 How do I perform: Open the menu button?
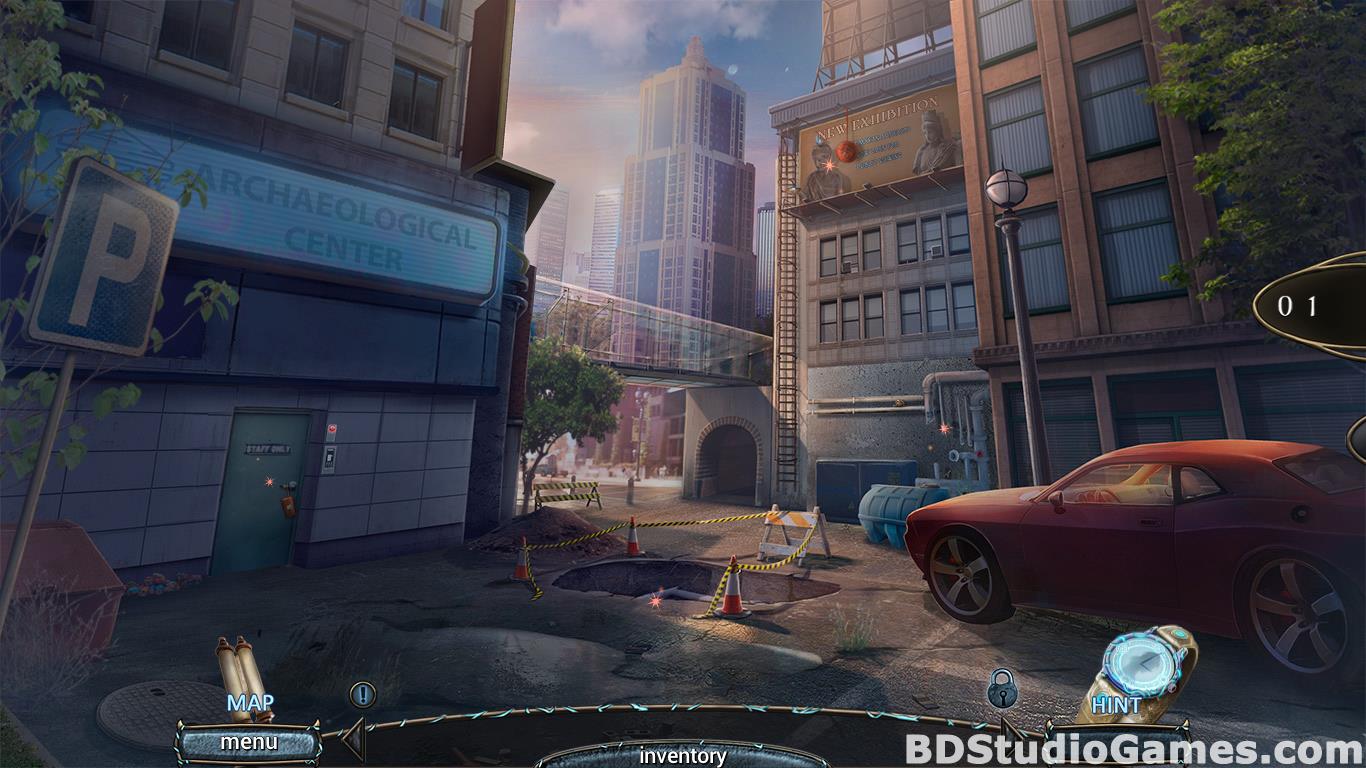point(249,743)
